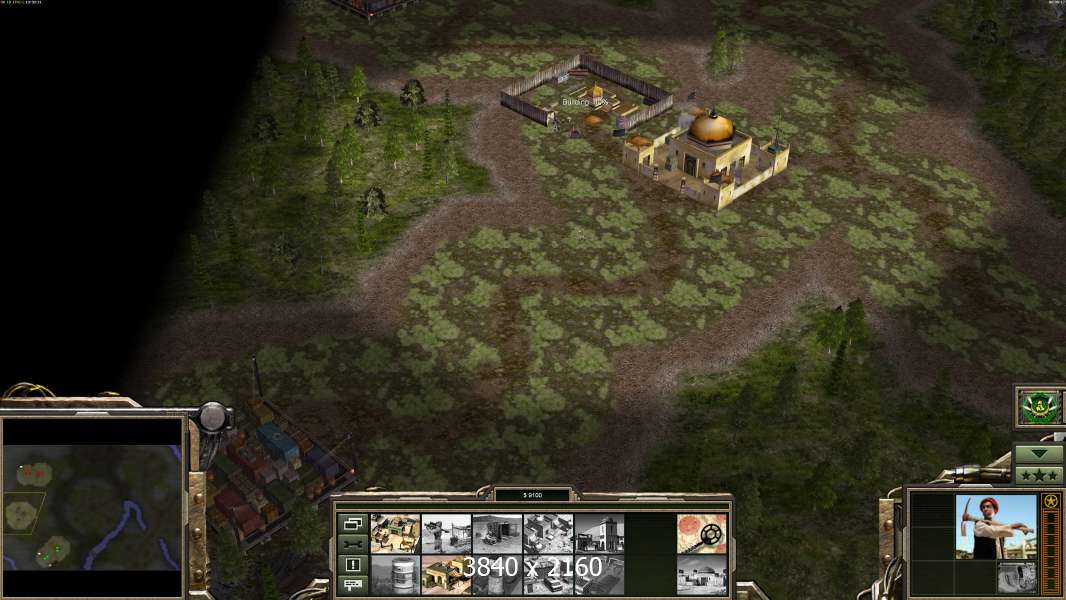Click on the minimap

pos(93,507)
